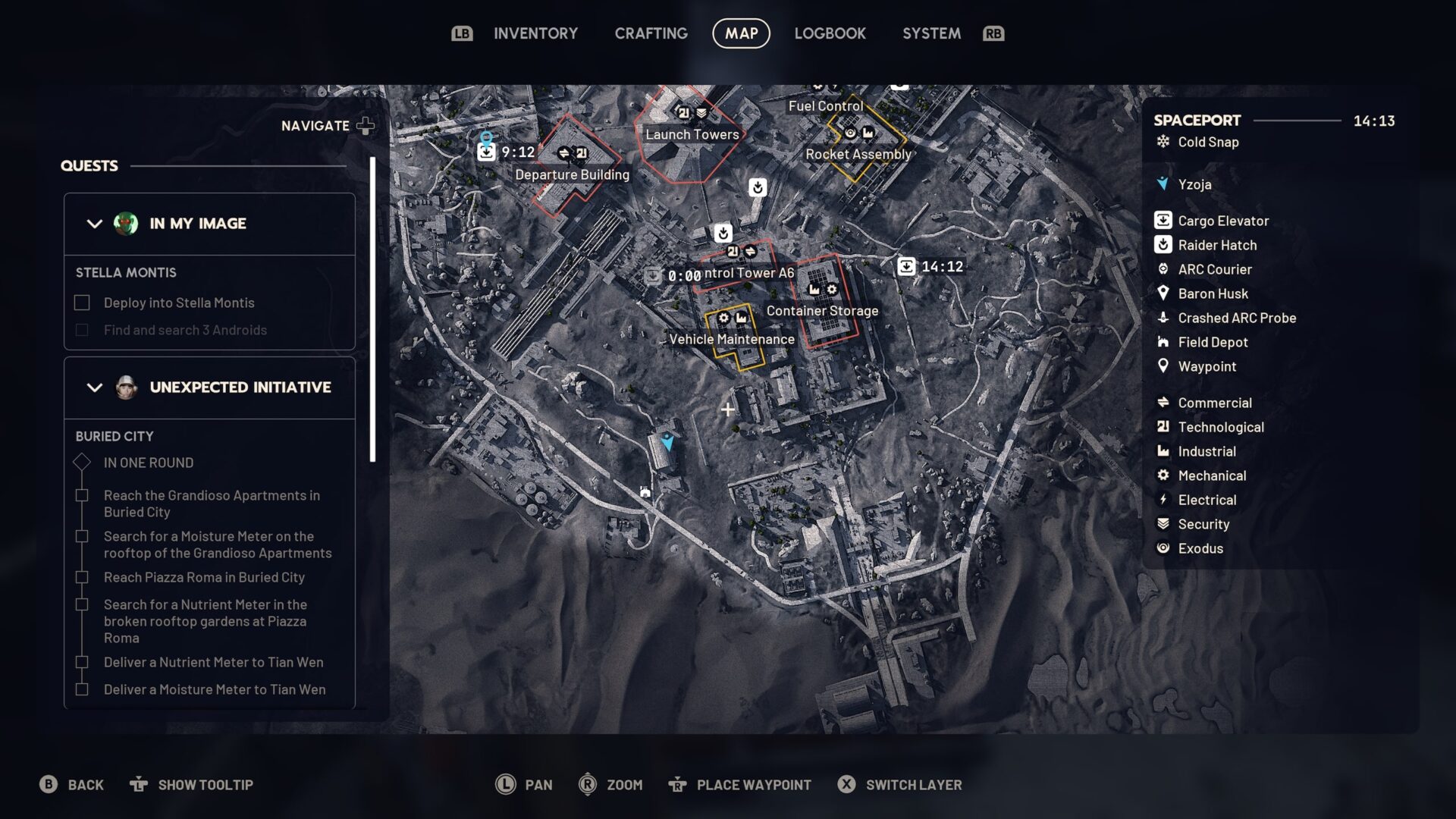Select the Vehicle Maintenance location
This screenshot has height=819, width=1456.
(731, 339)
